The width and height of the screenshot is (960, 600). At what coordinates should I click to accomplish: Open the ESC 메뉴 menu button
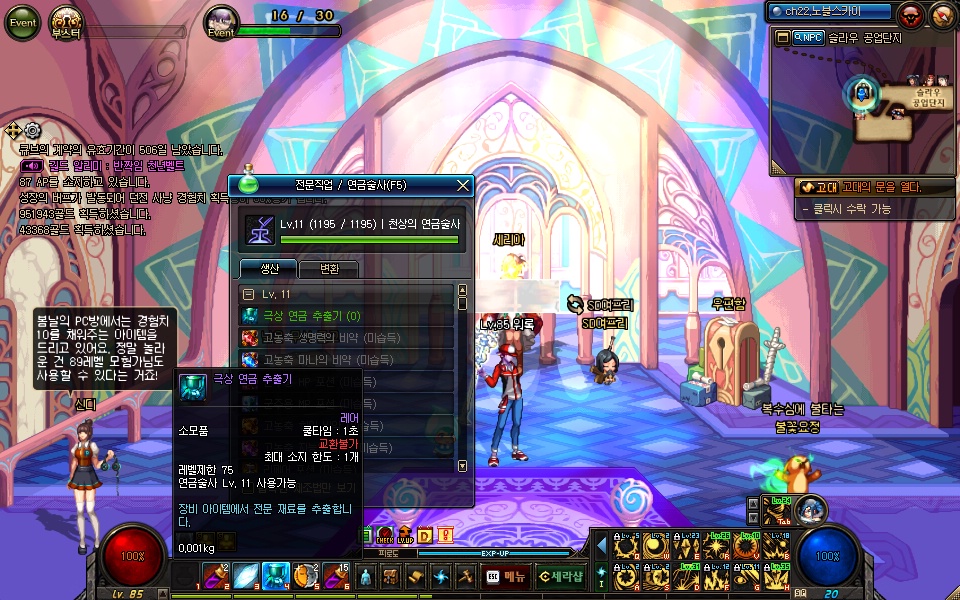click(x=506, y=576)
